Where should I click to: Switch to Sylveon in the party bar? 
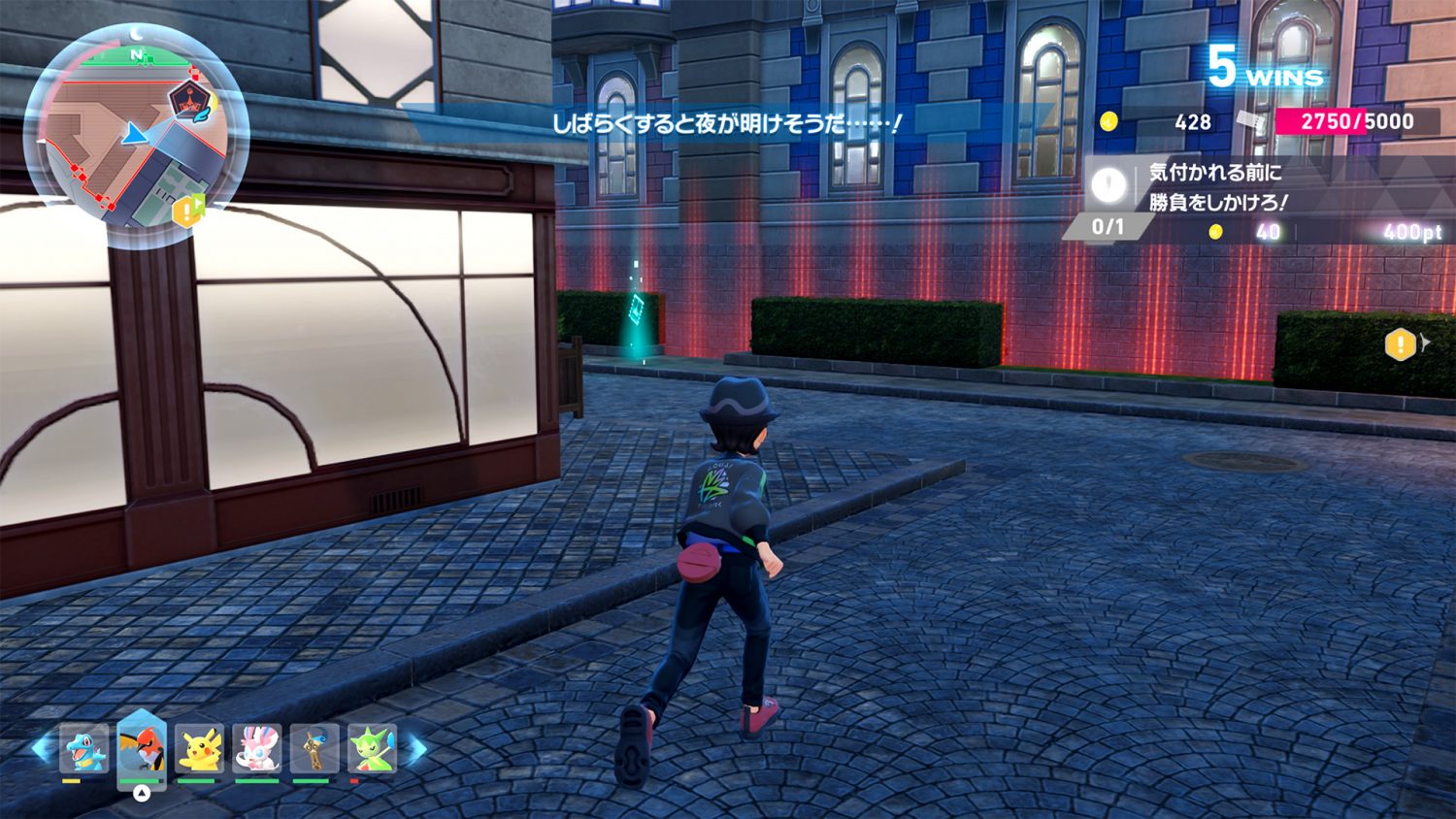[x=257, y=749]
